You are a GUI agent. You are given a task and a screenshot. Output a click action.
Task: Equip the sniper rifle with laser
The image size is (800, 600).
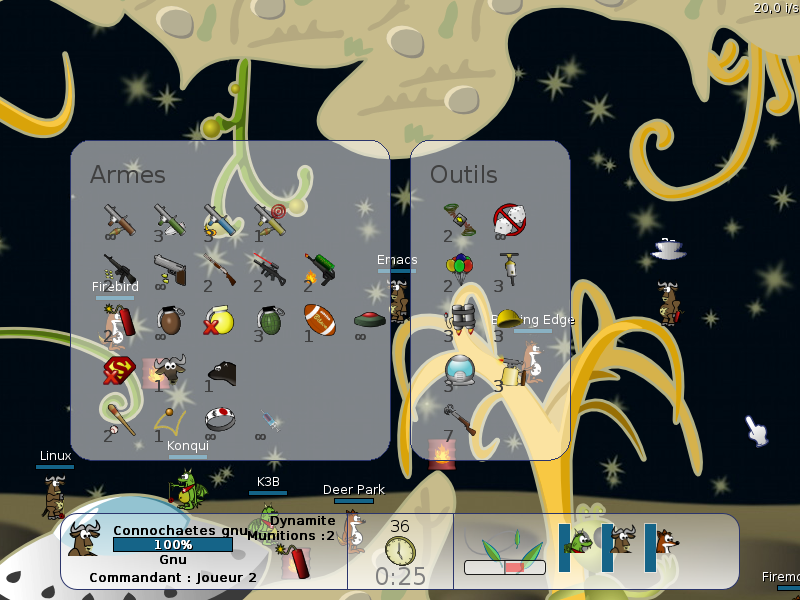click(268, 268)
